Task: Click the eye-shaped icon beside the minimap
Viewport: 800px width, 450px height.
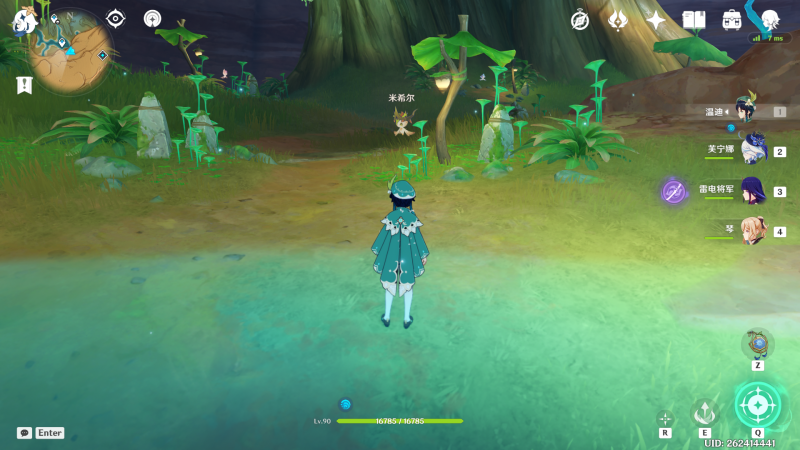Action: click(x=116, y=18)
